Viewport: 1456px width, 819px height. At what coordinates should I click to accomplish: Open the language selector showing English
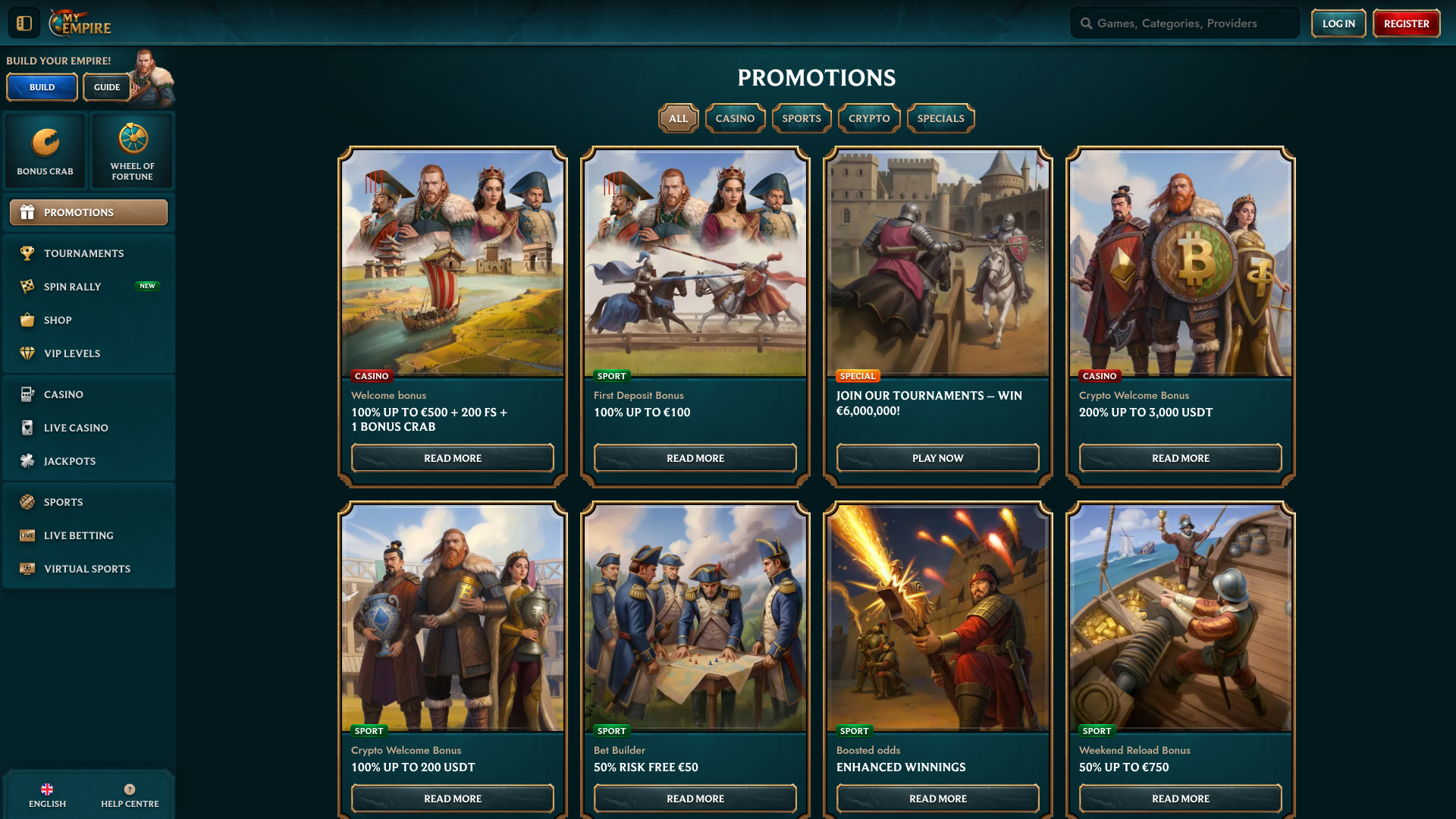47,794
